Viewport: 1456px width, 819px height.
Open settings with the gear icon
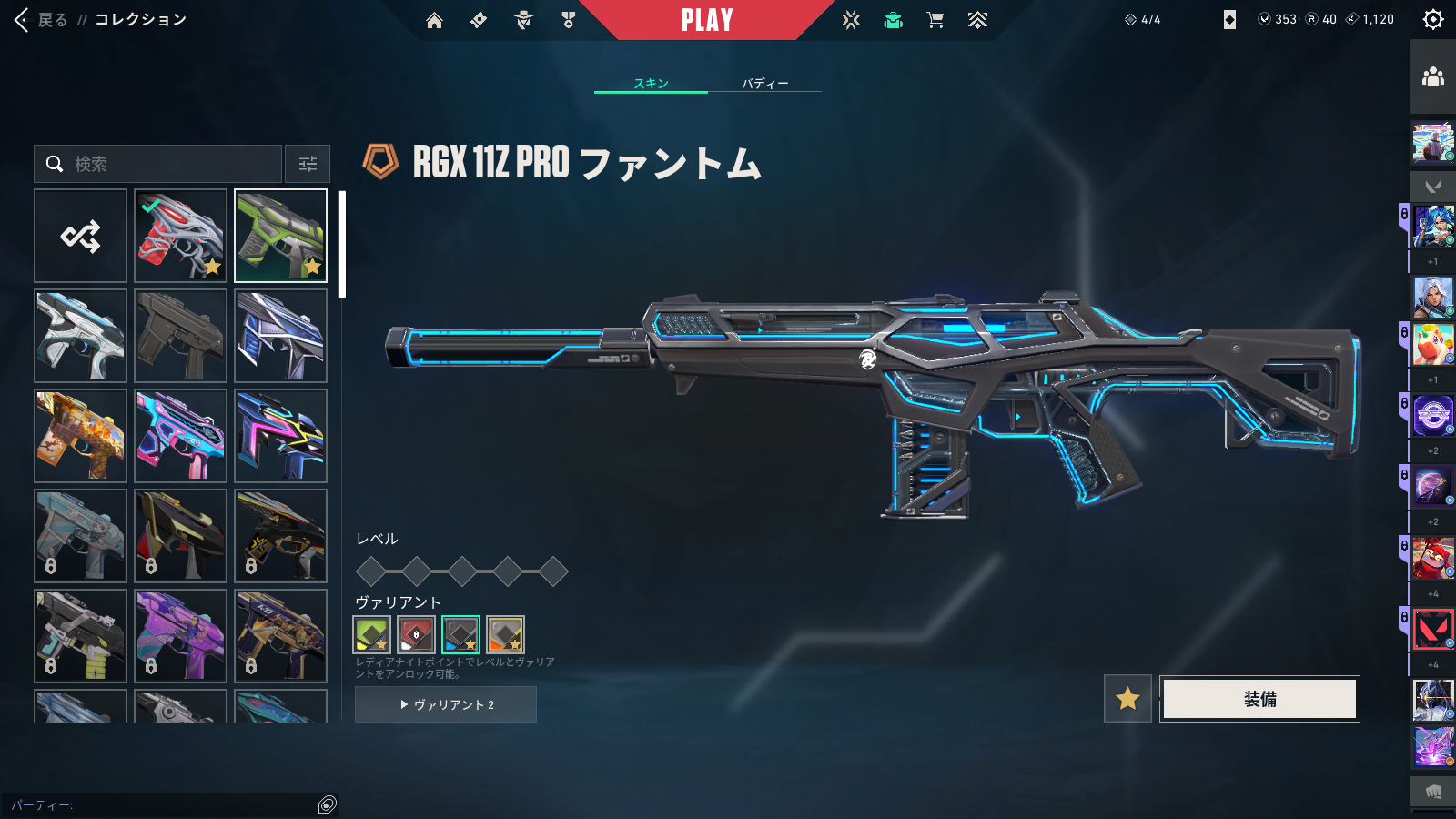coord(1433,19)
